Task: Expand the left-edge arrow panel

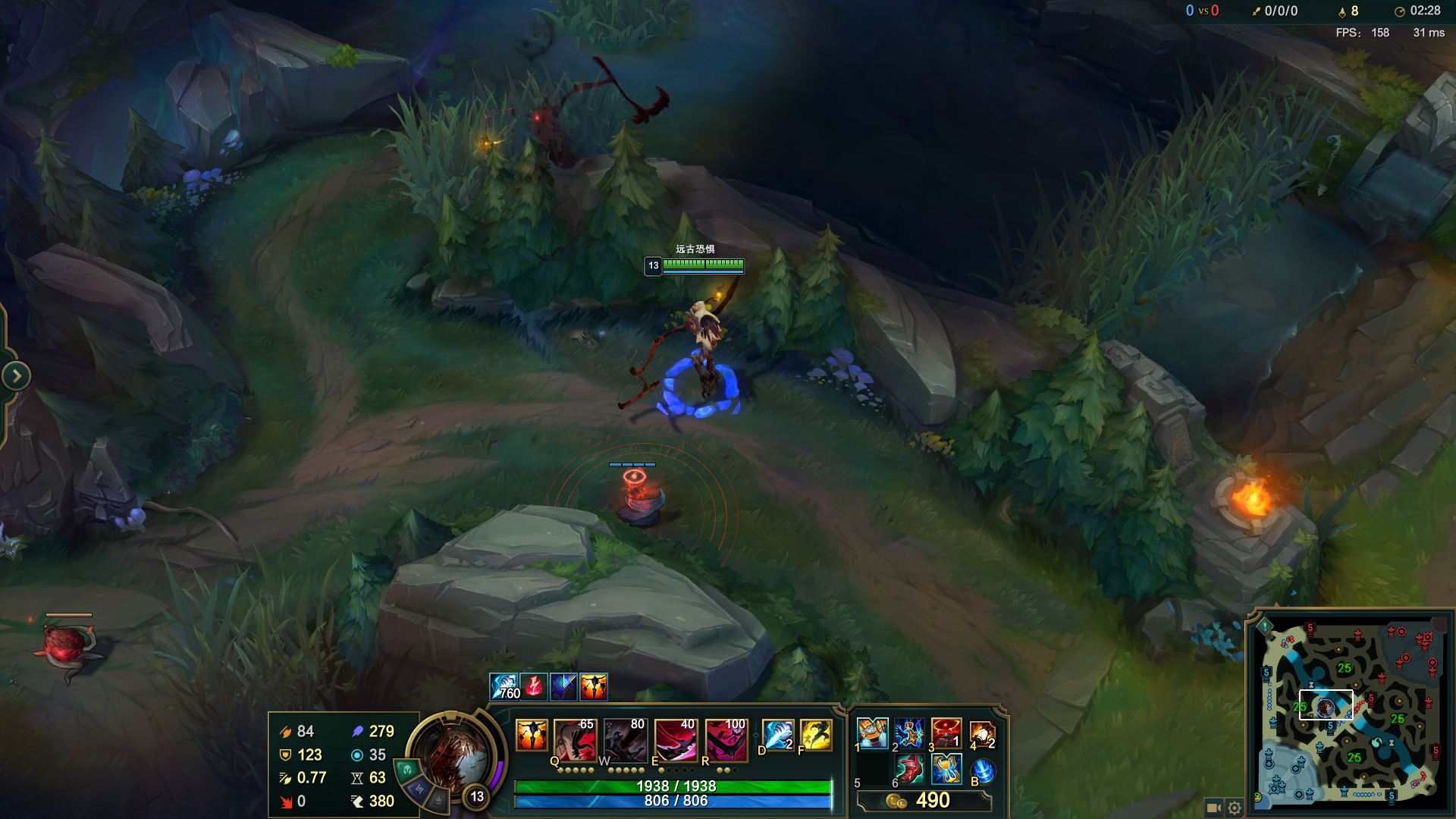Action: pyautogui.click(x=16, y=375)
